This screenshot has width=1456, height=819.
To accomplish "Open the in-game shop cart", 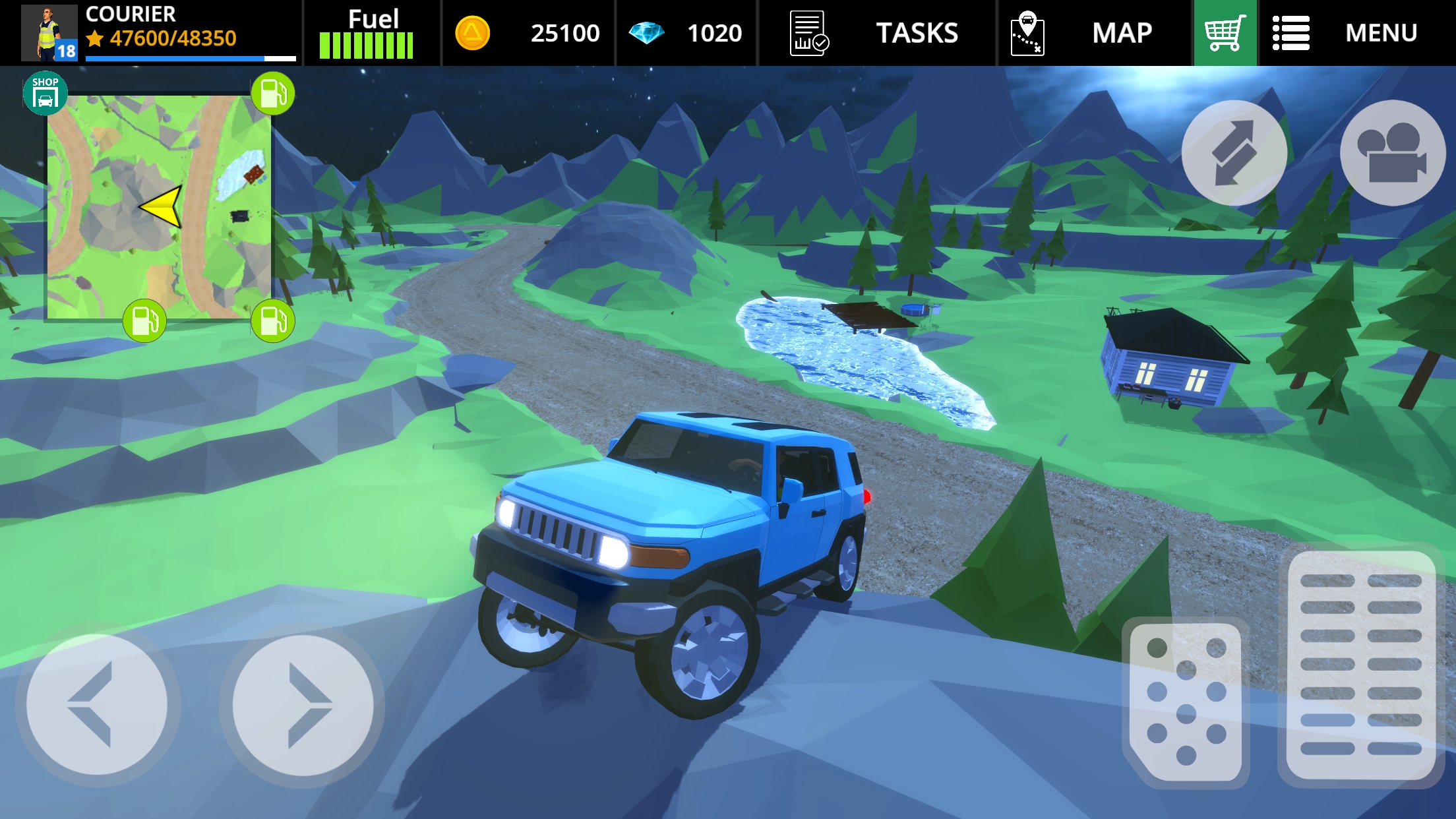I will point(1225,32).
